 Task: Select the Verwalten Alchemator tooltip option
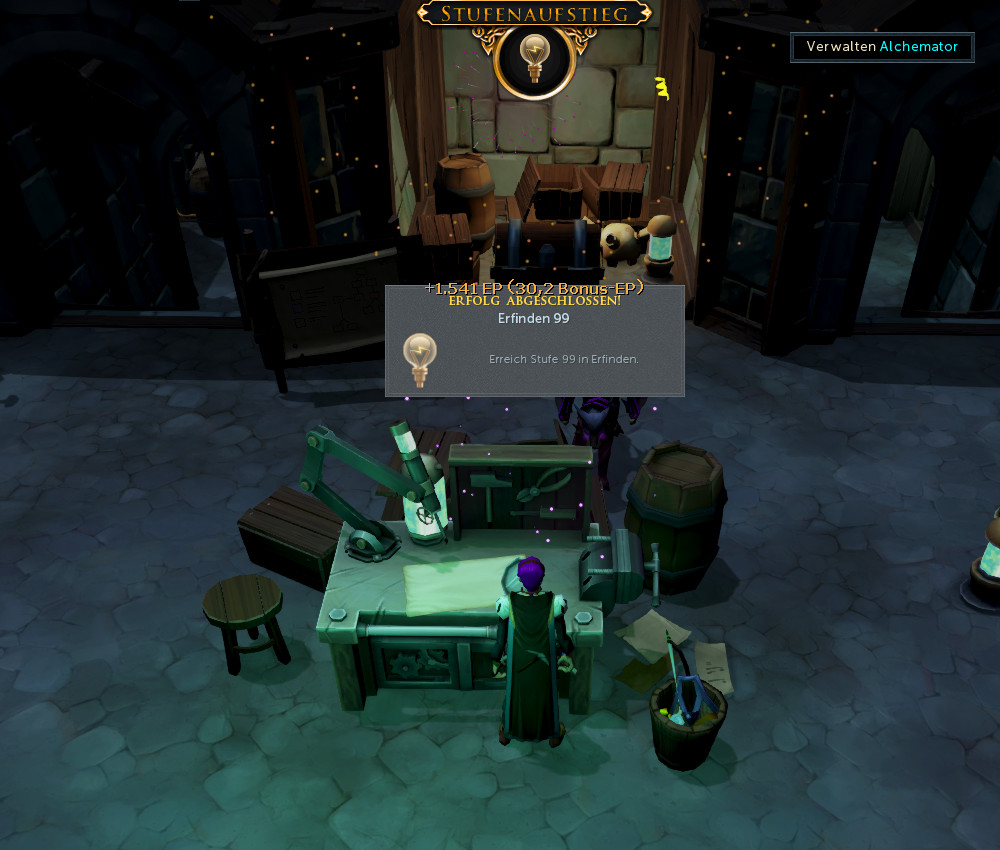[882, 47]
